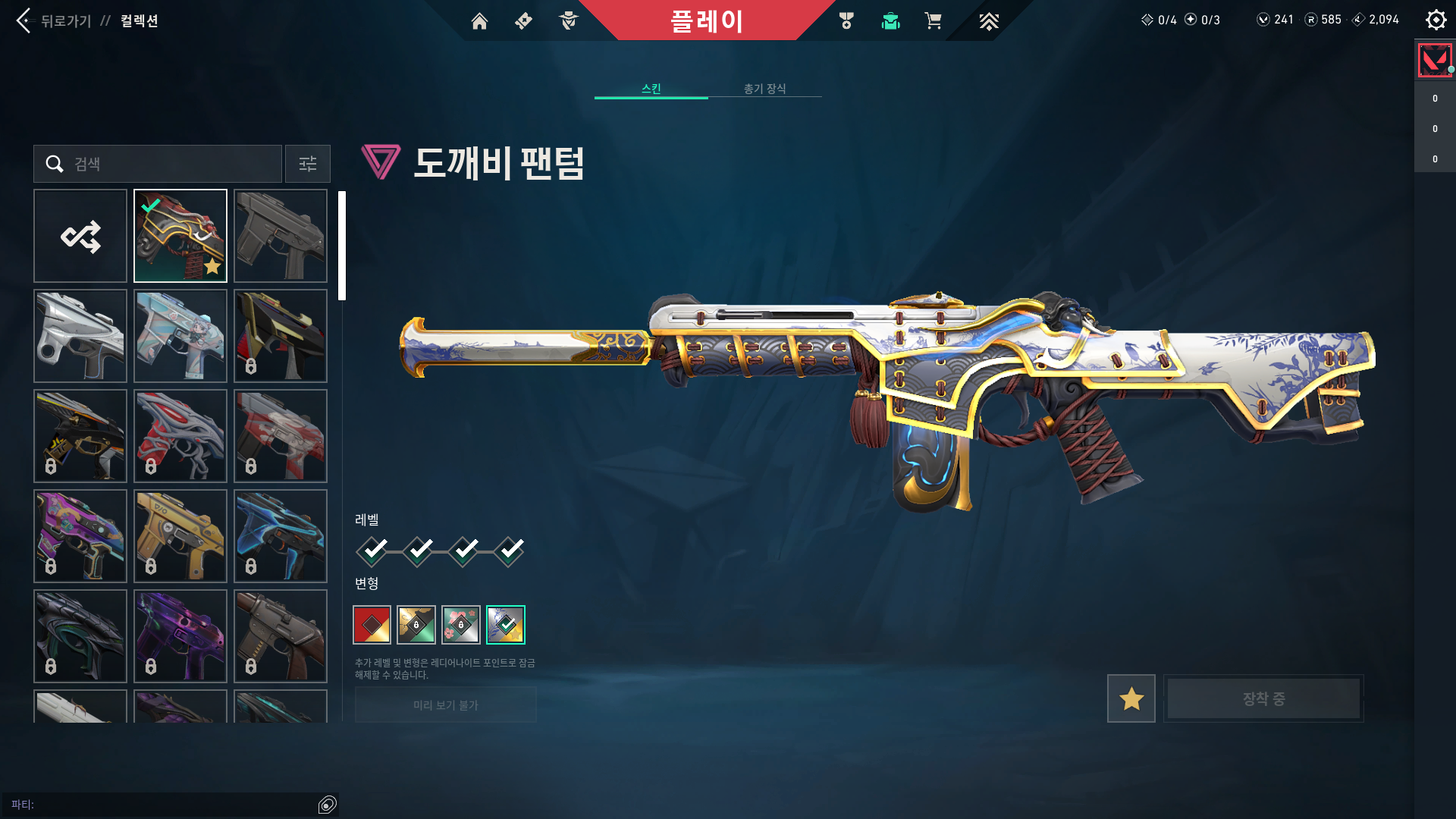This screenshot has height=819, width=1456.
Task: Open the settings gear icon
Action: point(1436,20)
